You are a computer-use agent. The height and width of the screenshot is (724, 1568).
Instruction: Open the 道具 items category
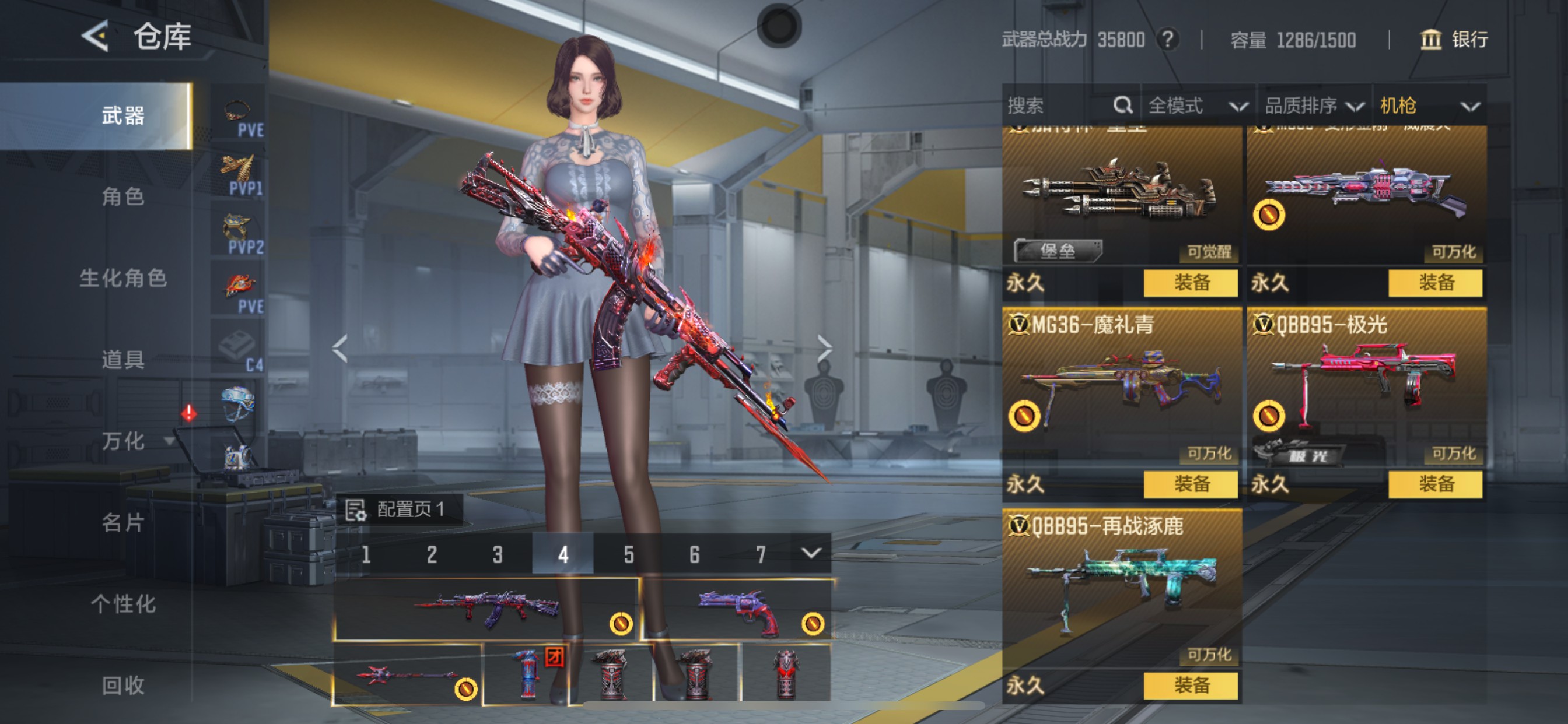tap(123, 360)
